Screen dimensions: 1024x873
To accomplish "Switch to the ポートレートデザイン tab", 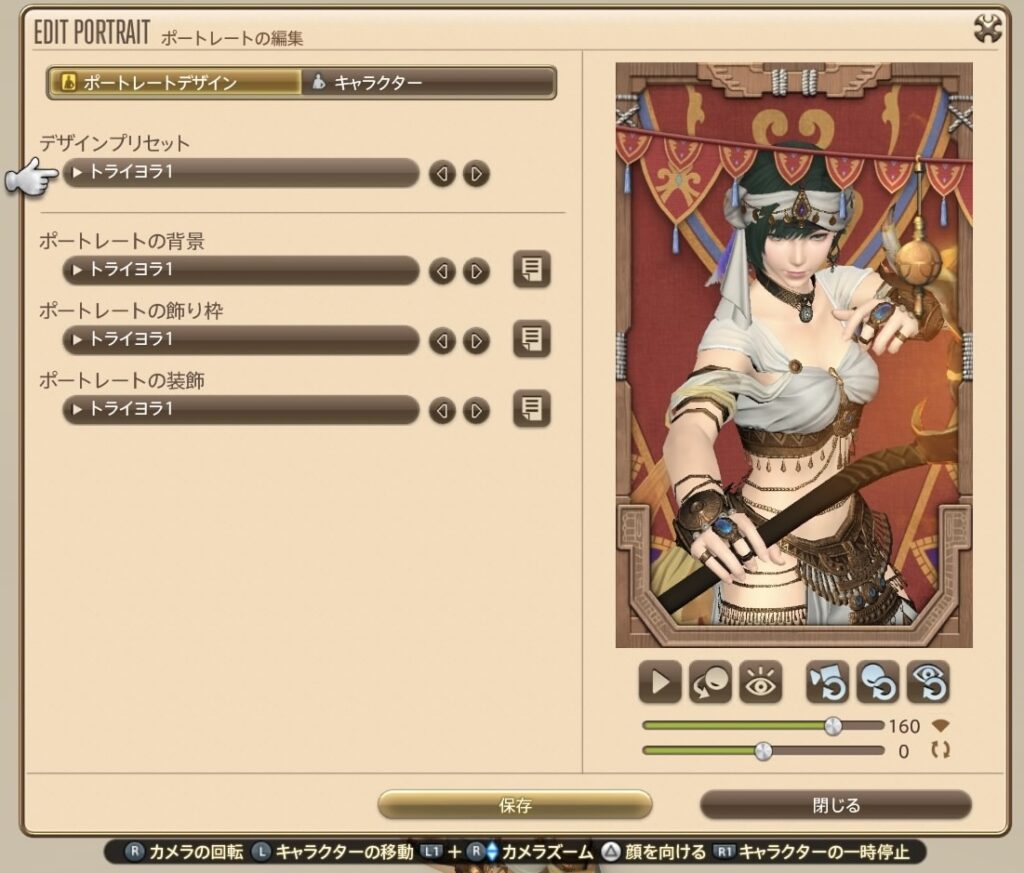I will (x=174, y=83).
